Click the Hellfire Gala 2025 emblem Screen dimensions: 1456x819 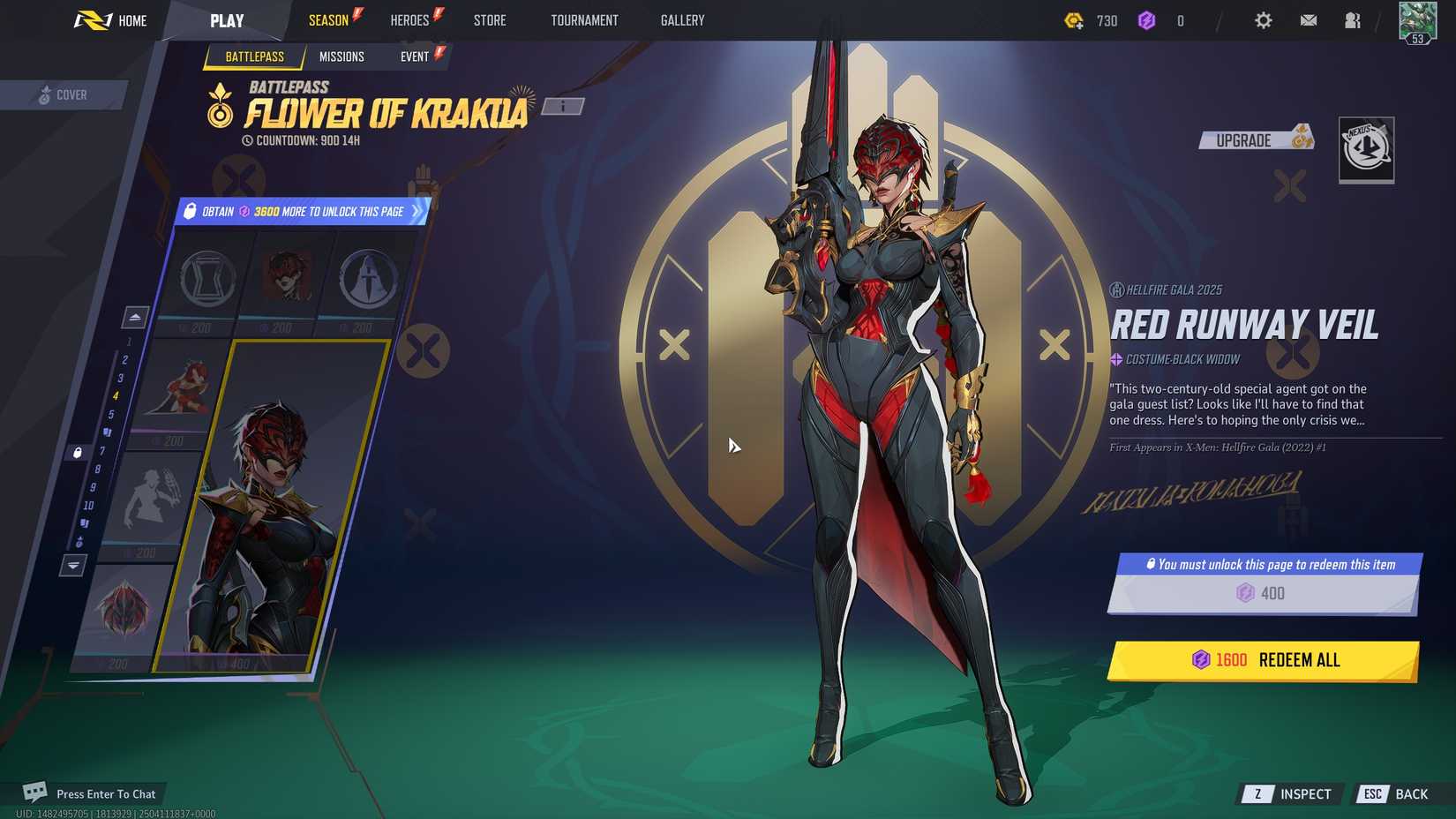click(x=1116, y=289)
